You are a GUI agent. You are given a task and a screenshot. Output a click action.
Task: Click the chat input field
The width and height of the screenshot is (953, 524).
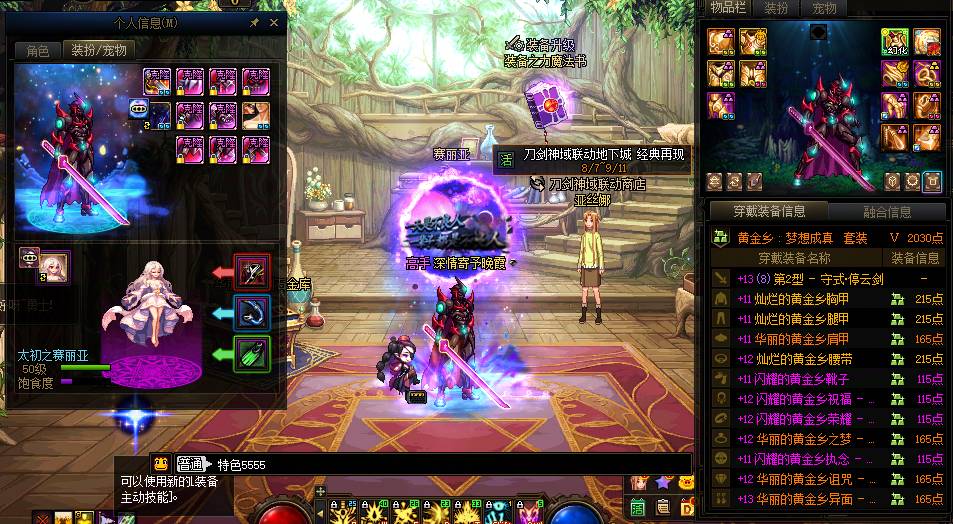tap(450, 464)
